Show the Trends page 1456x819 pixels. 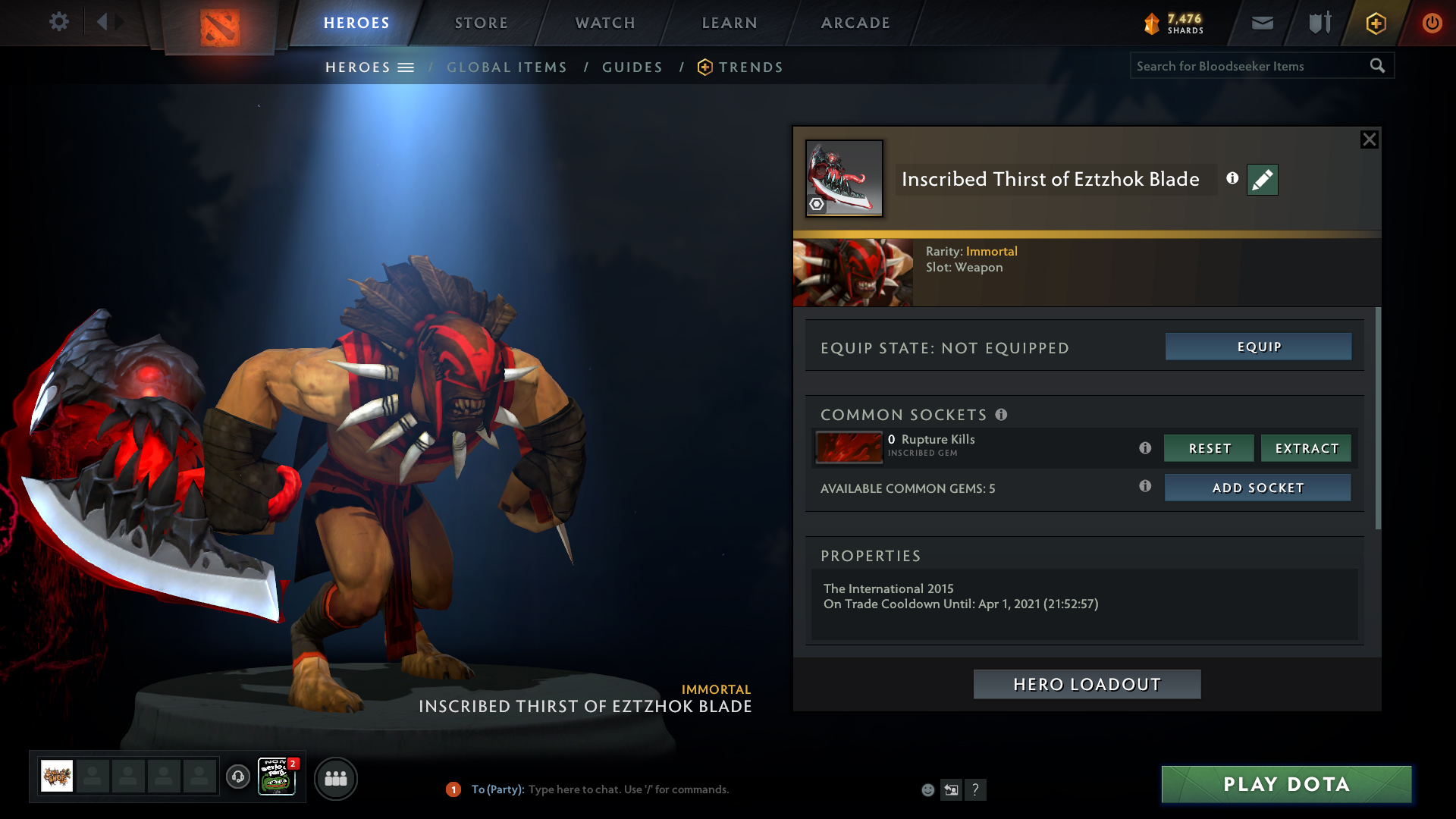click(x=750, y=67)
